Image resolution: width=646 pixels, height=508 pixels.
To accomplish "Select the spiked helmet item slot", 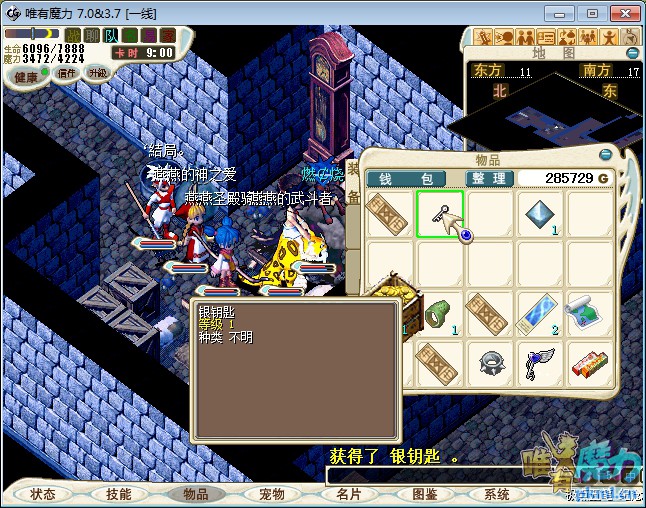I will [x=490, y=364].
